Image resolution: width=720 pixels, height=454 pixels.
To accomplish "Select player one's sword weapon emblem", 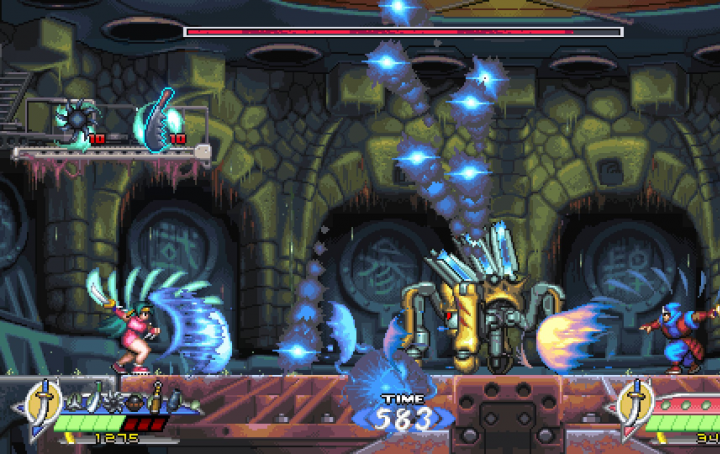I will pos(44,403).
